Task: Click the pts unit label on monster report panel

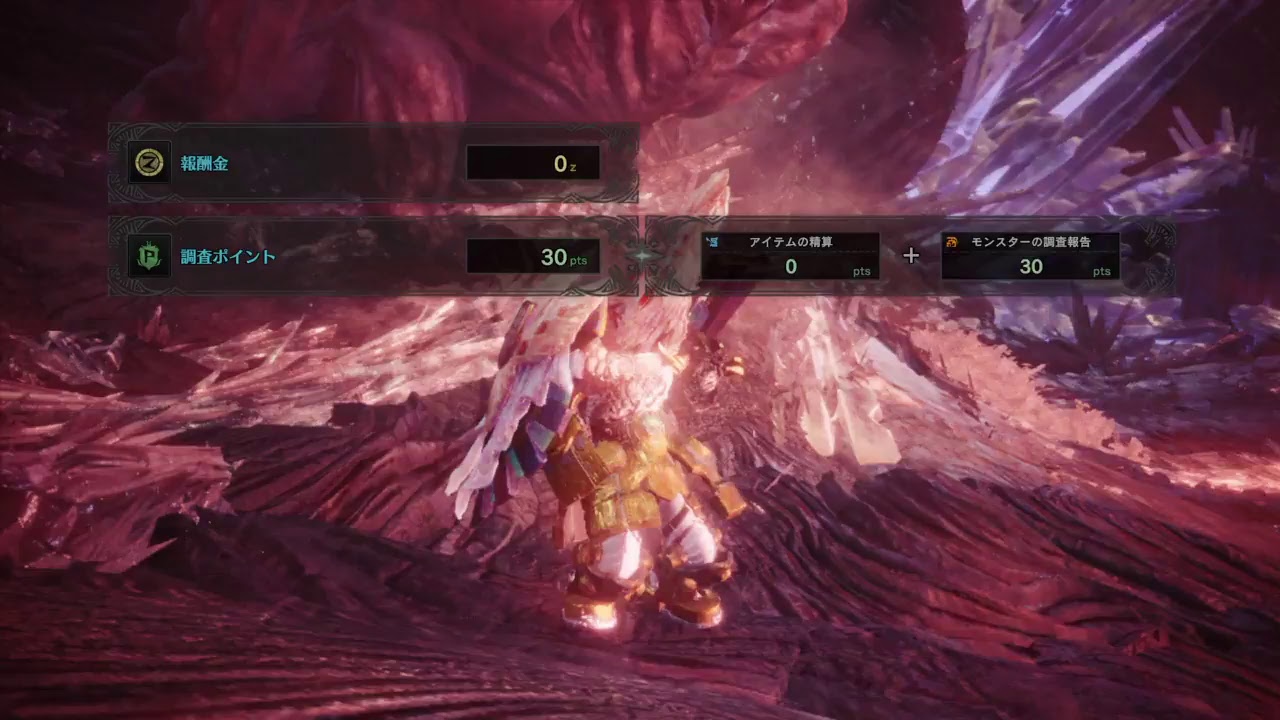Action: 1102,270
